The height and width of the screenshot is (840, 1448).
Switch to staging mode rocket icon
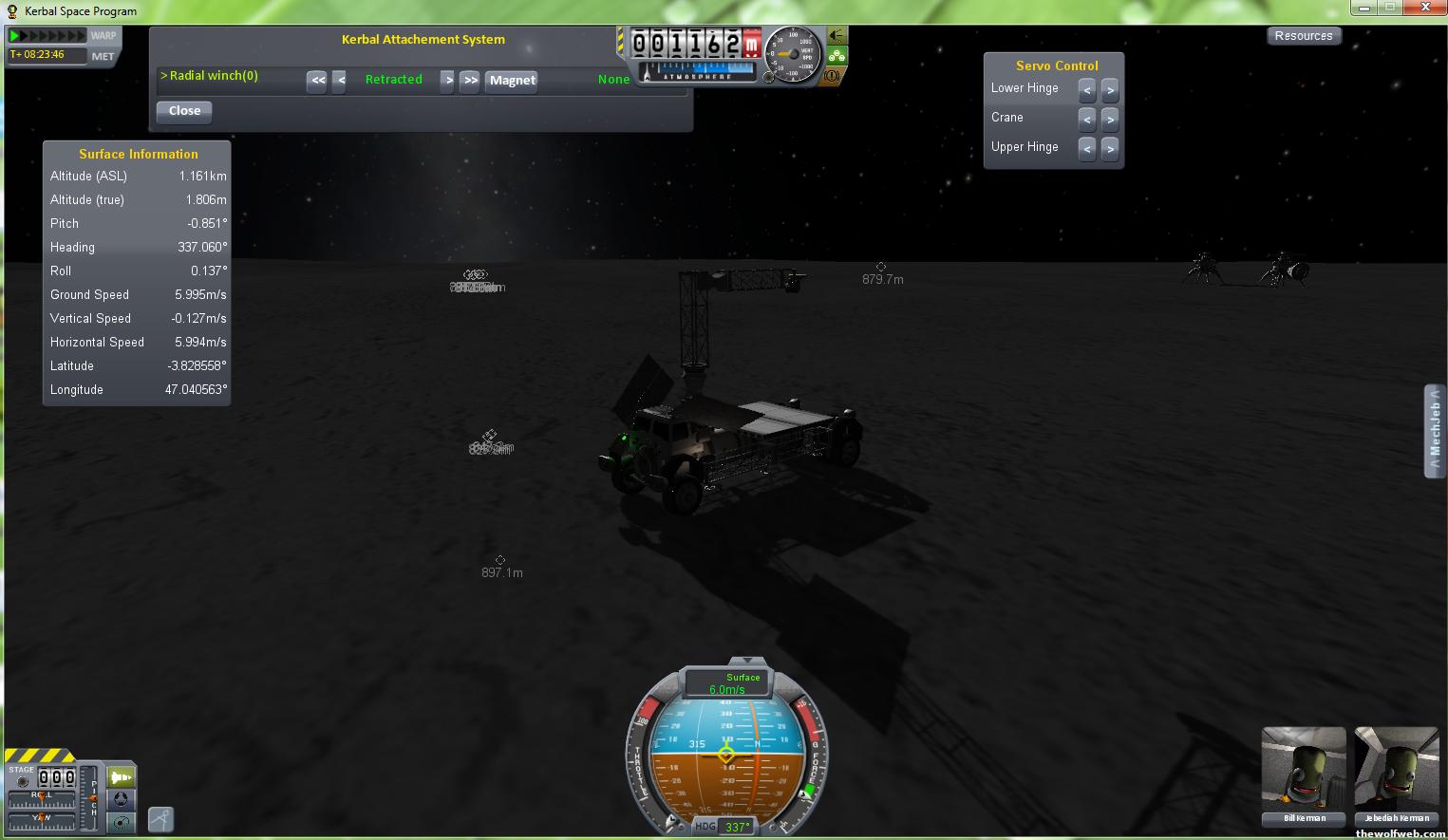pos(121,777)
